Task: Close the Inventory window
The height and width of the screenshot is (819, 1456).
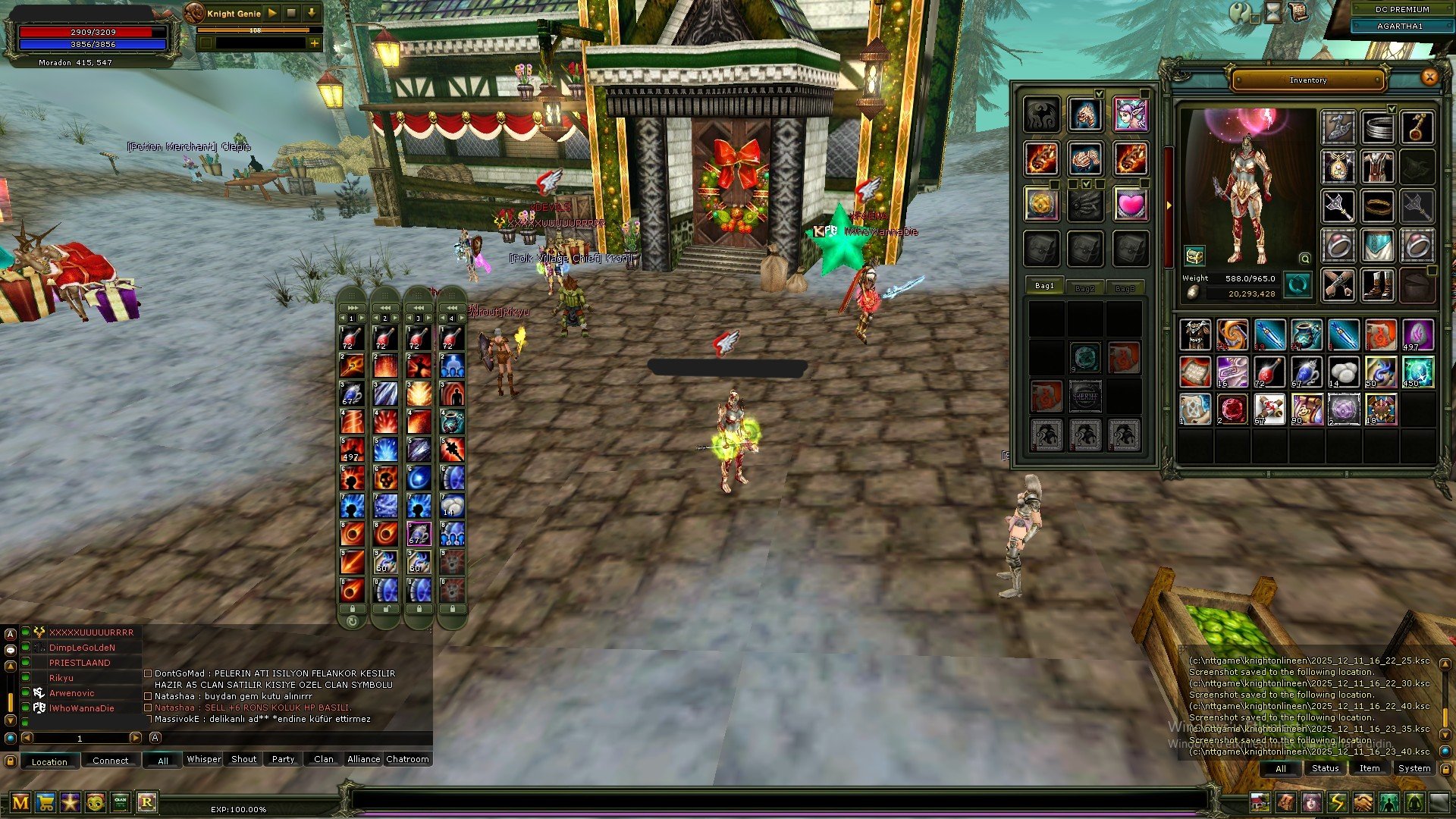Action: pos(1429,77)
